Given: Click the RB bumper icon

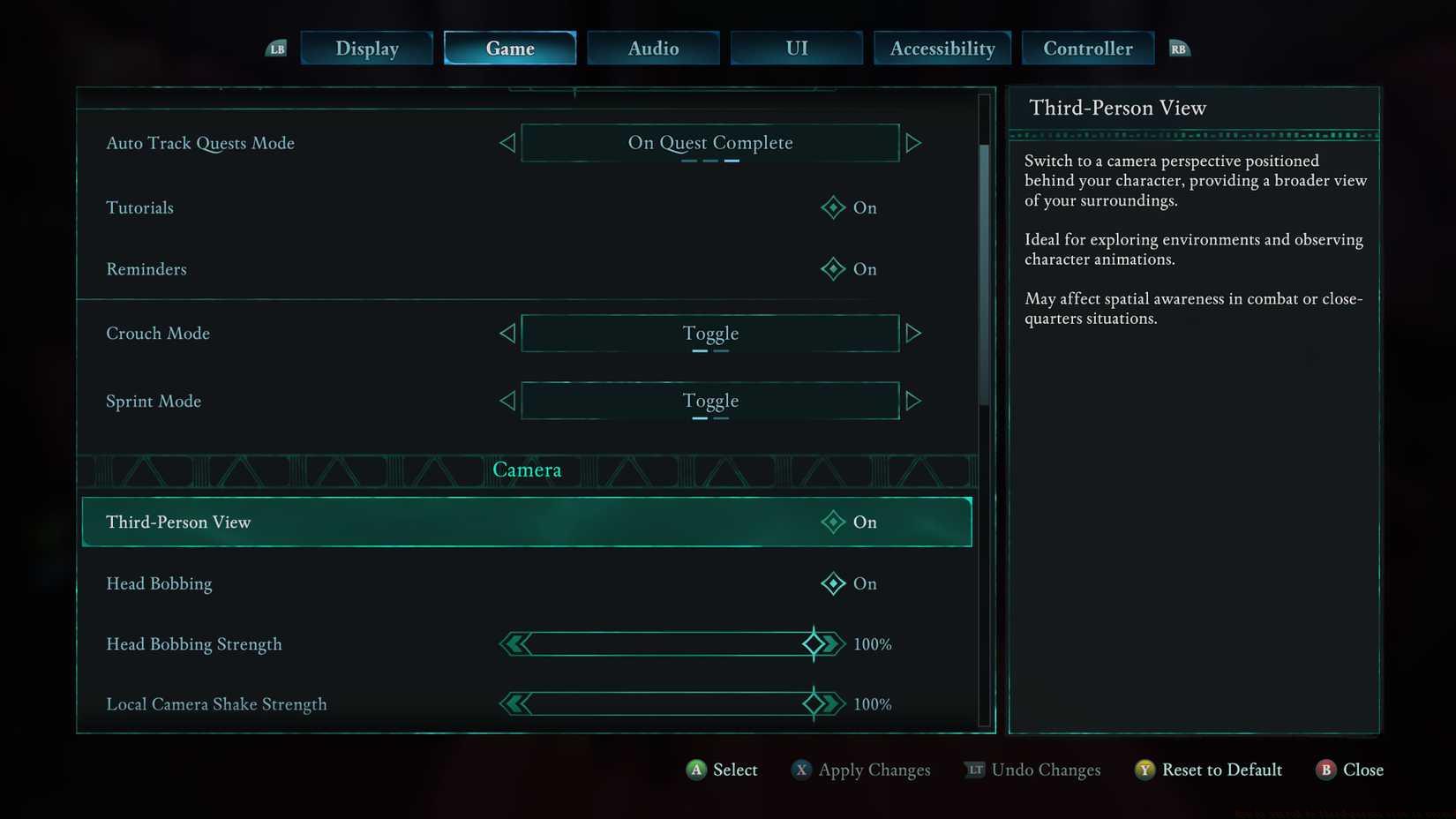Looking at the screenshot, I should pyautogui.click(x=1180, y=49).
